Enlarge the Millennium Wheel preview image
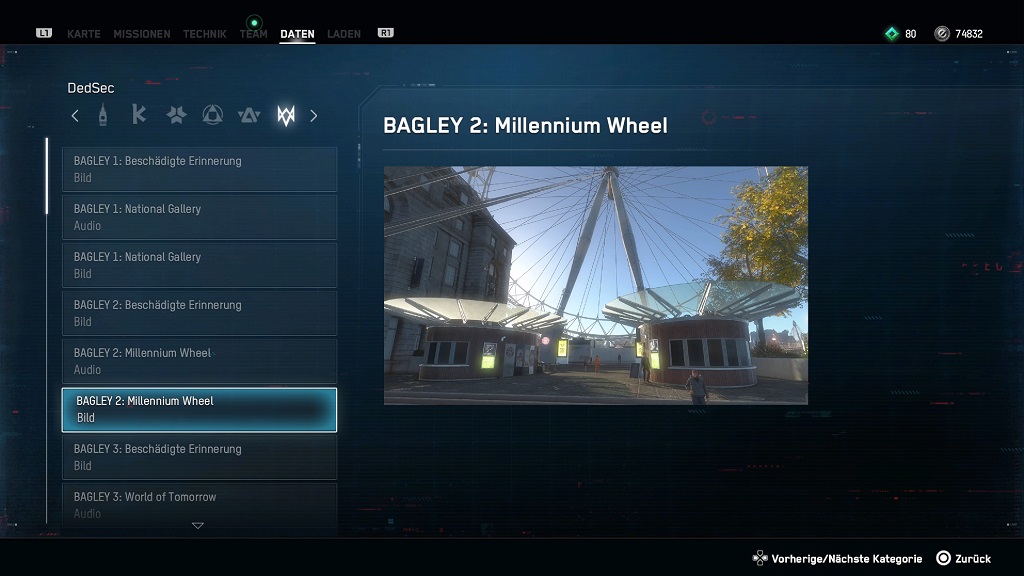This screenshot has width=1024, height=576. click(x=595, y=285)
